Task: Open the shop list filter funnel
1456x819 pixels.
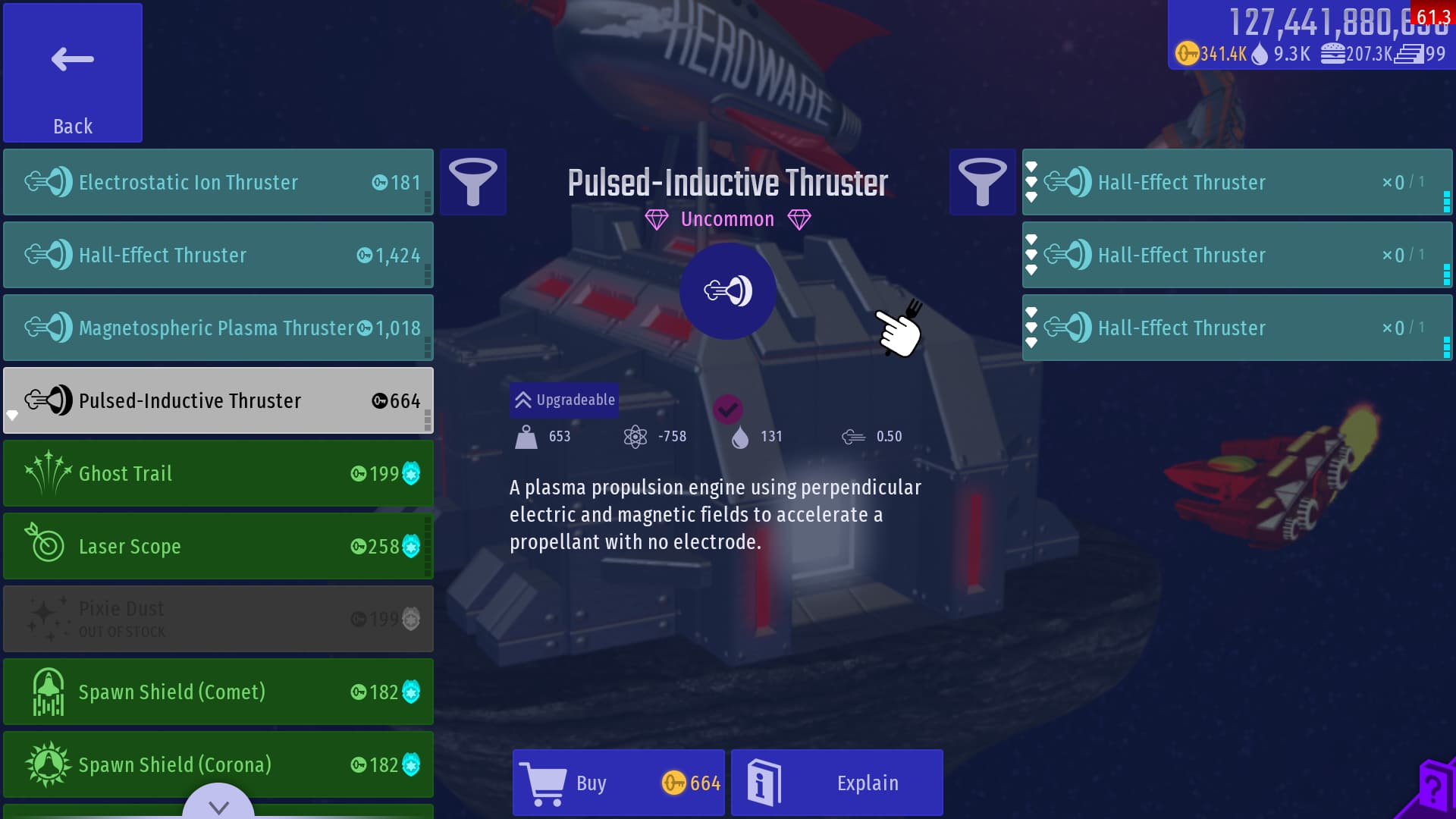Action: [473, 182]
